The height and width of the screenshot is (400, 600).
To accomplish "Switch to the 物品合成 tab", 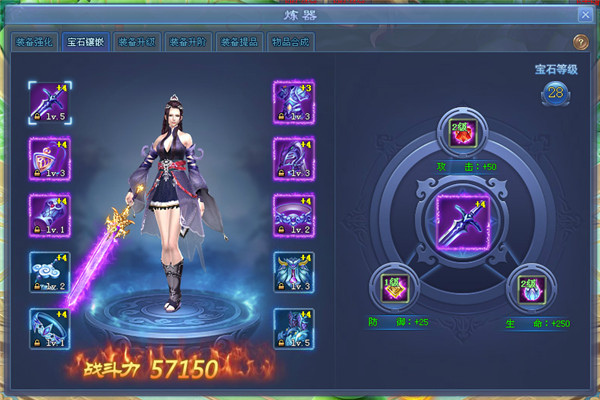I will tap(289, 42).
